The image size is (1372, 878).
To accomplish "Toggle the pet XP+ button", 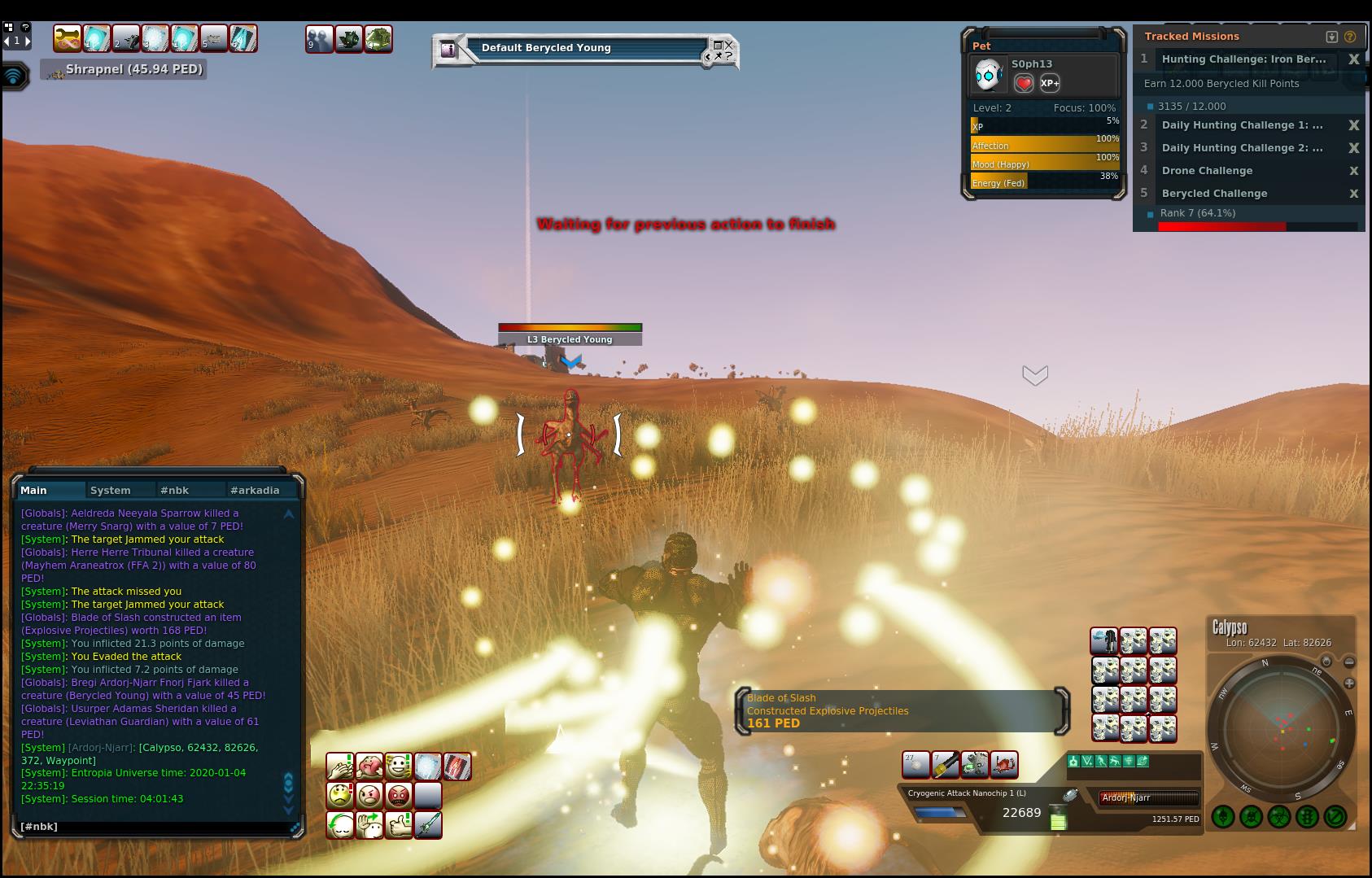I will pyautogui.click(x=1050, y=83).
